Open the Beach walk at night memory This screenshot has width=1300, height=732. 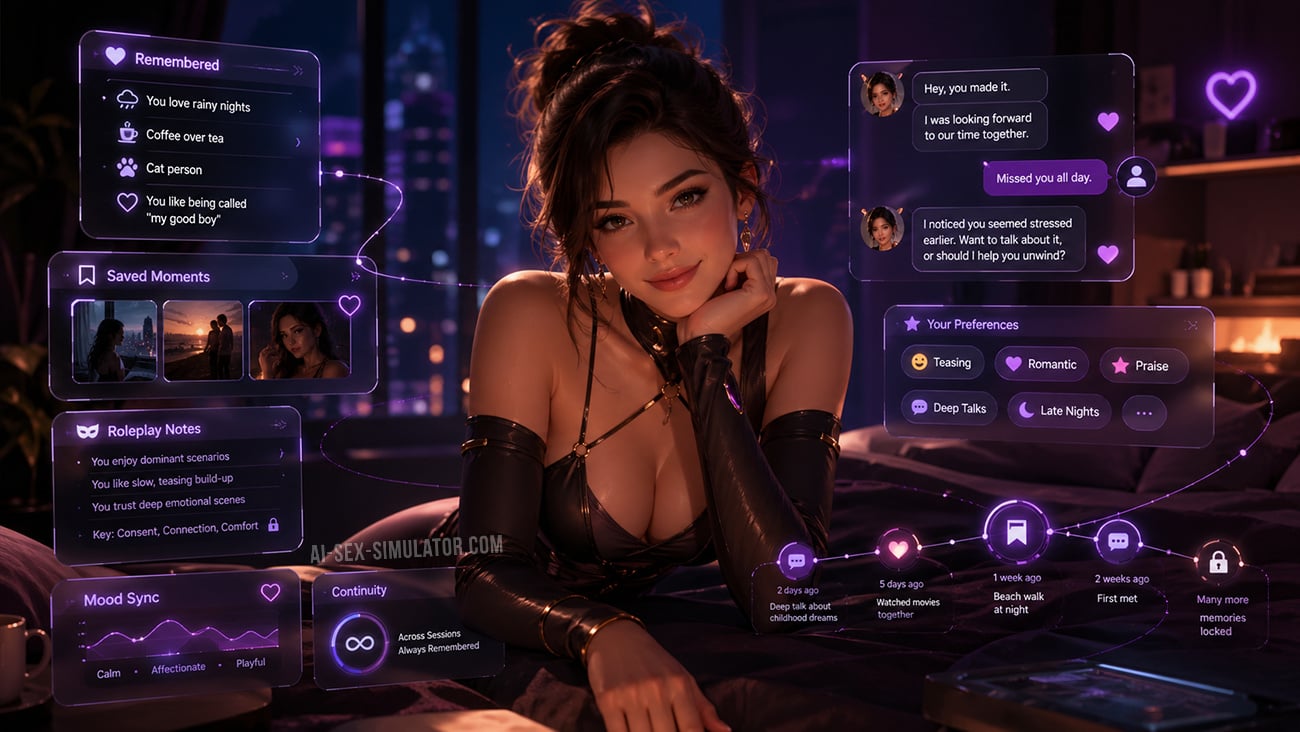click(1017, 533)
